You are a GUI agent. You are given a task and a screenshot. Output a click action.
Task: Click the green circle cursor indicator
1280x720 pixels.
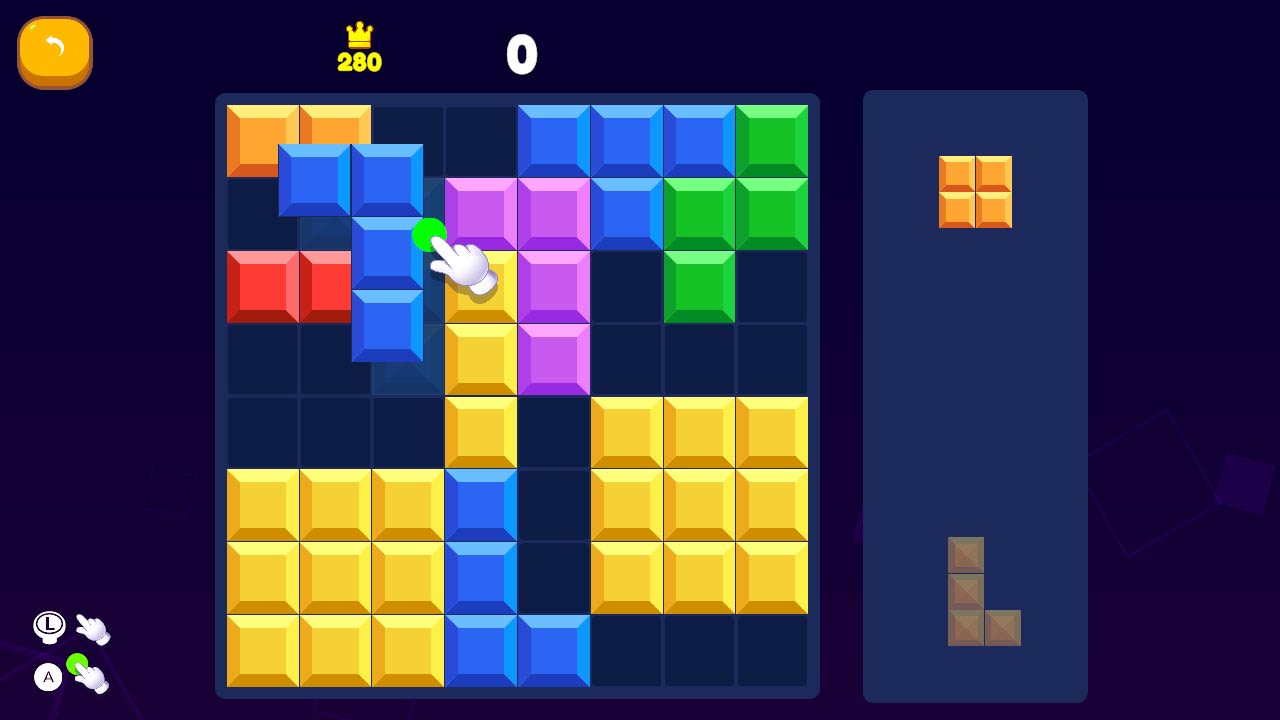tap(430, 234)
